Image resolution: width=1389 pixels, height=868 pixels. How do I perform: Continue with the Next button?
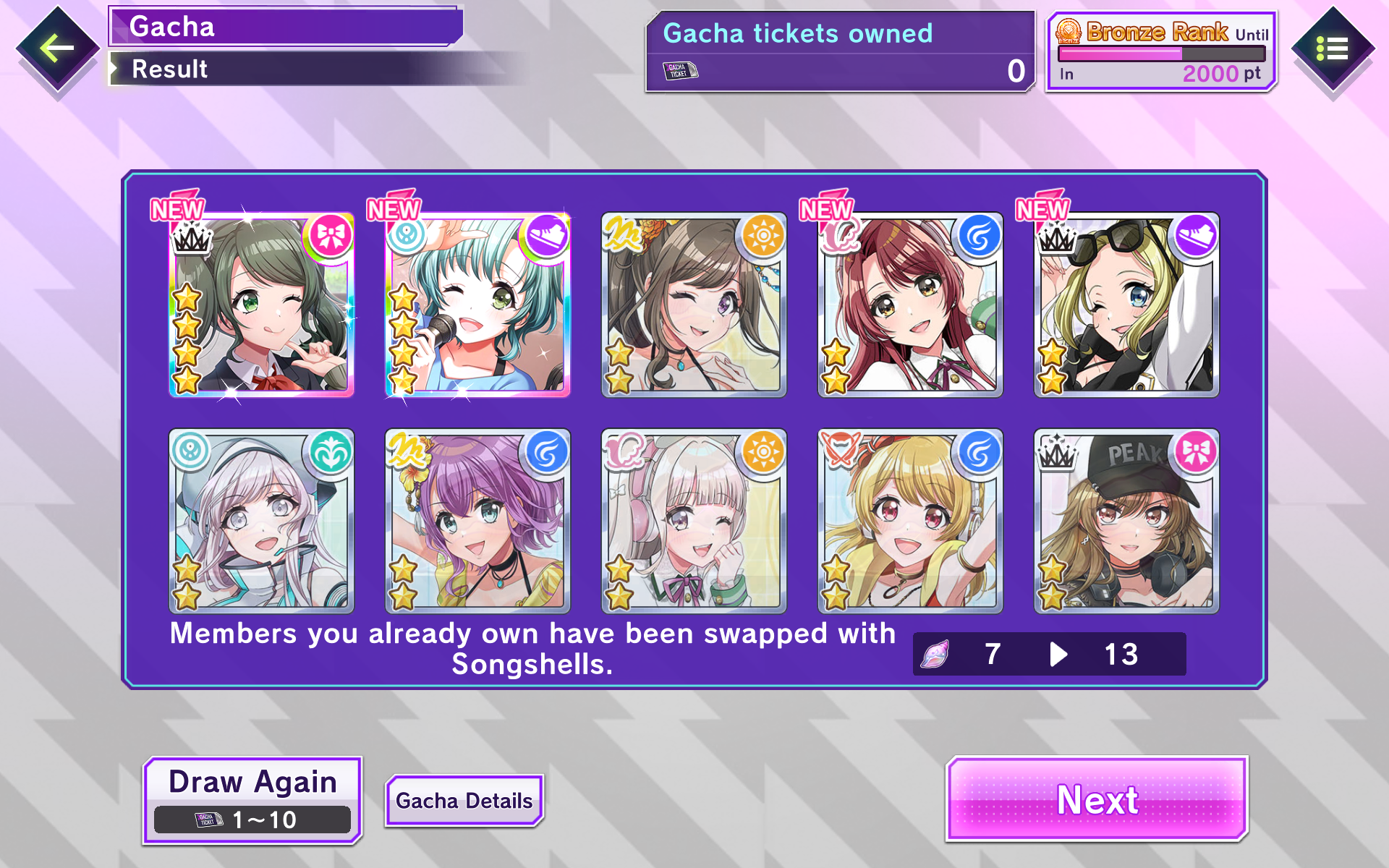(1097, 799)
